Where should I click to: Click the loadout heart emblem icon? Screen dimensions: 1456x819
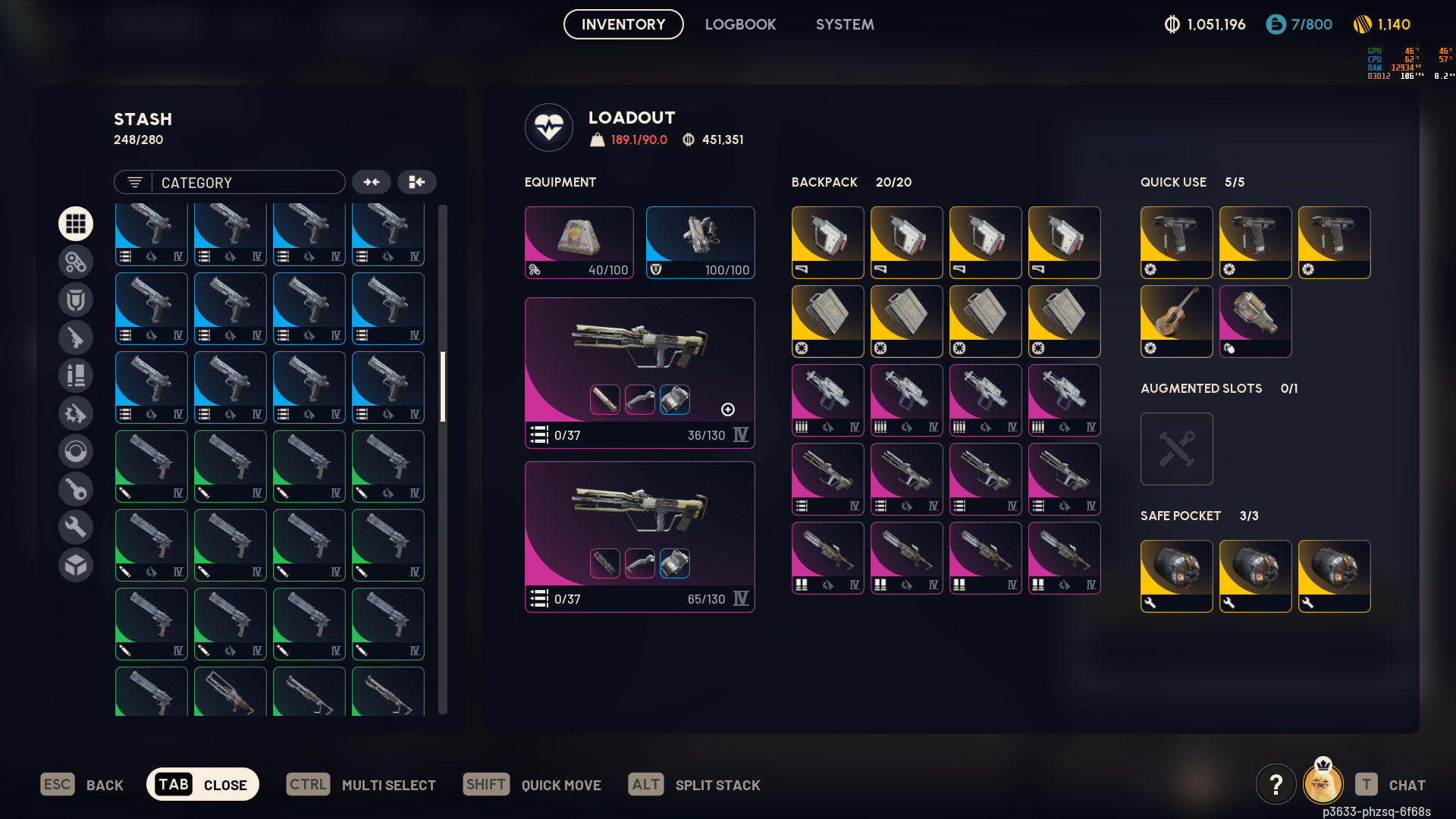[x=549, y=127]
